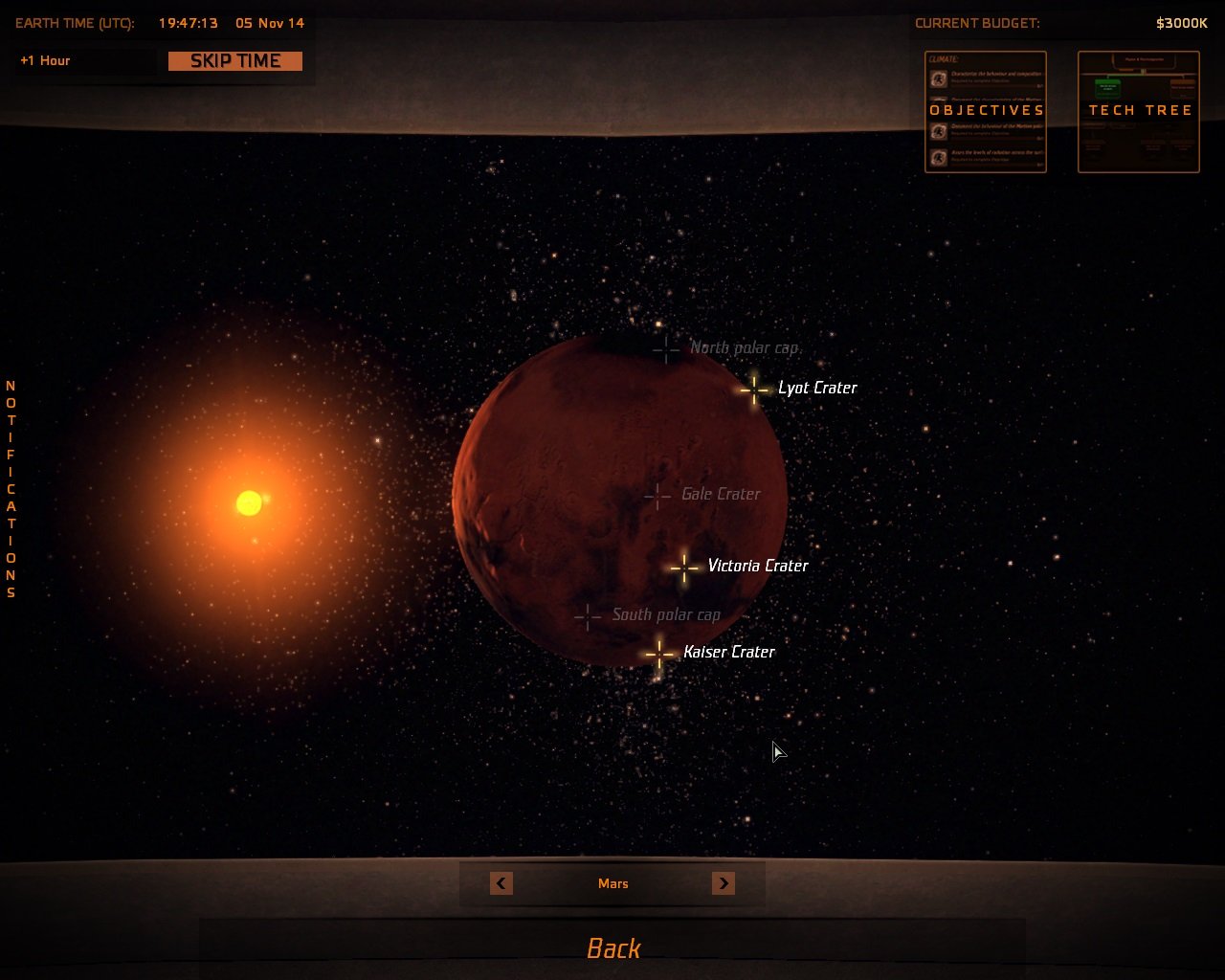This screenshot has width=1225, height=980.
Task: Open the next planet with the right arrow
Action: click(x=724, y=882)
